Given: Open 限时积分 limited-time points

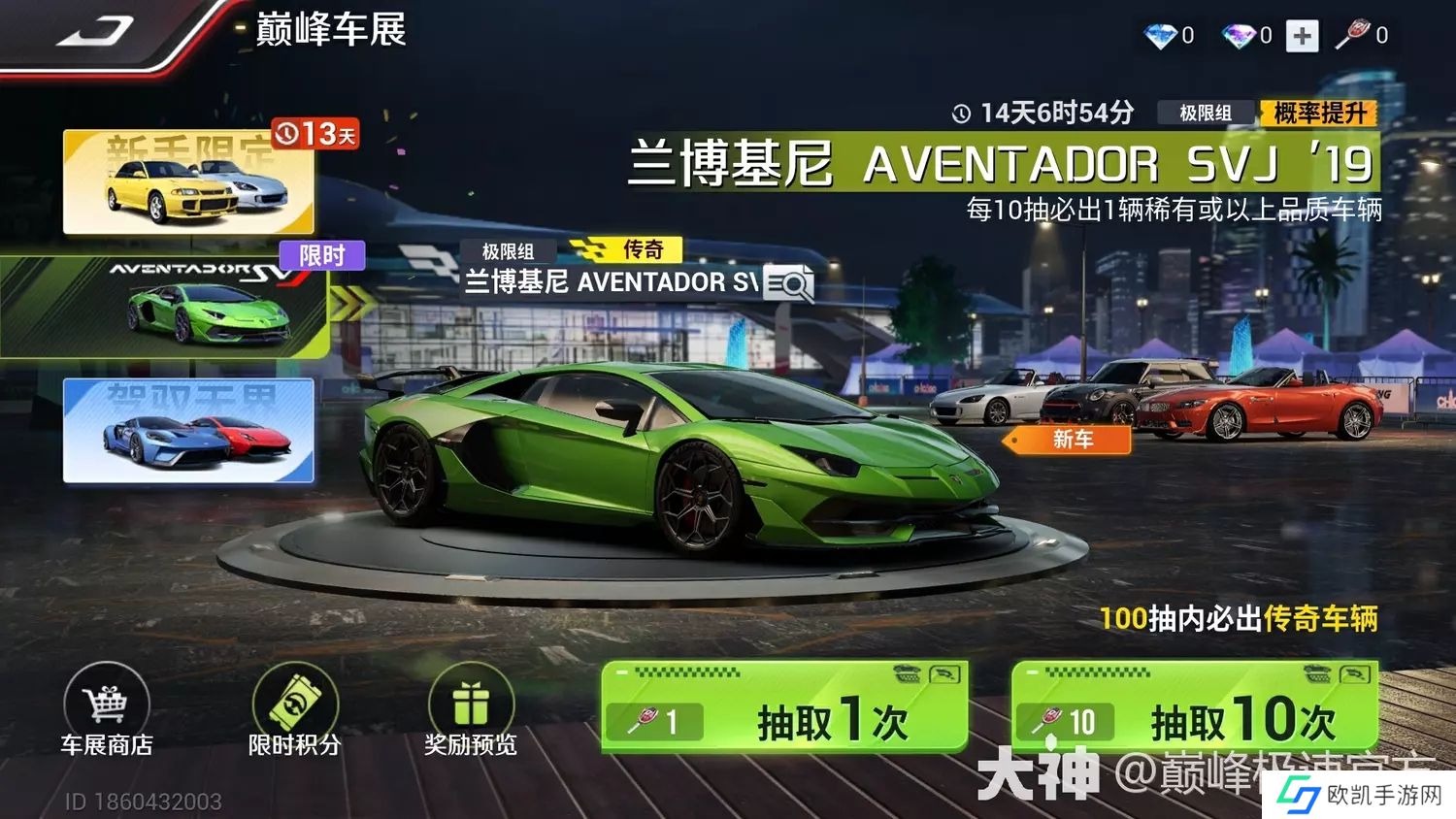Looking at the screenshot, I should (295, 709).
